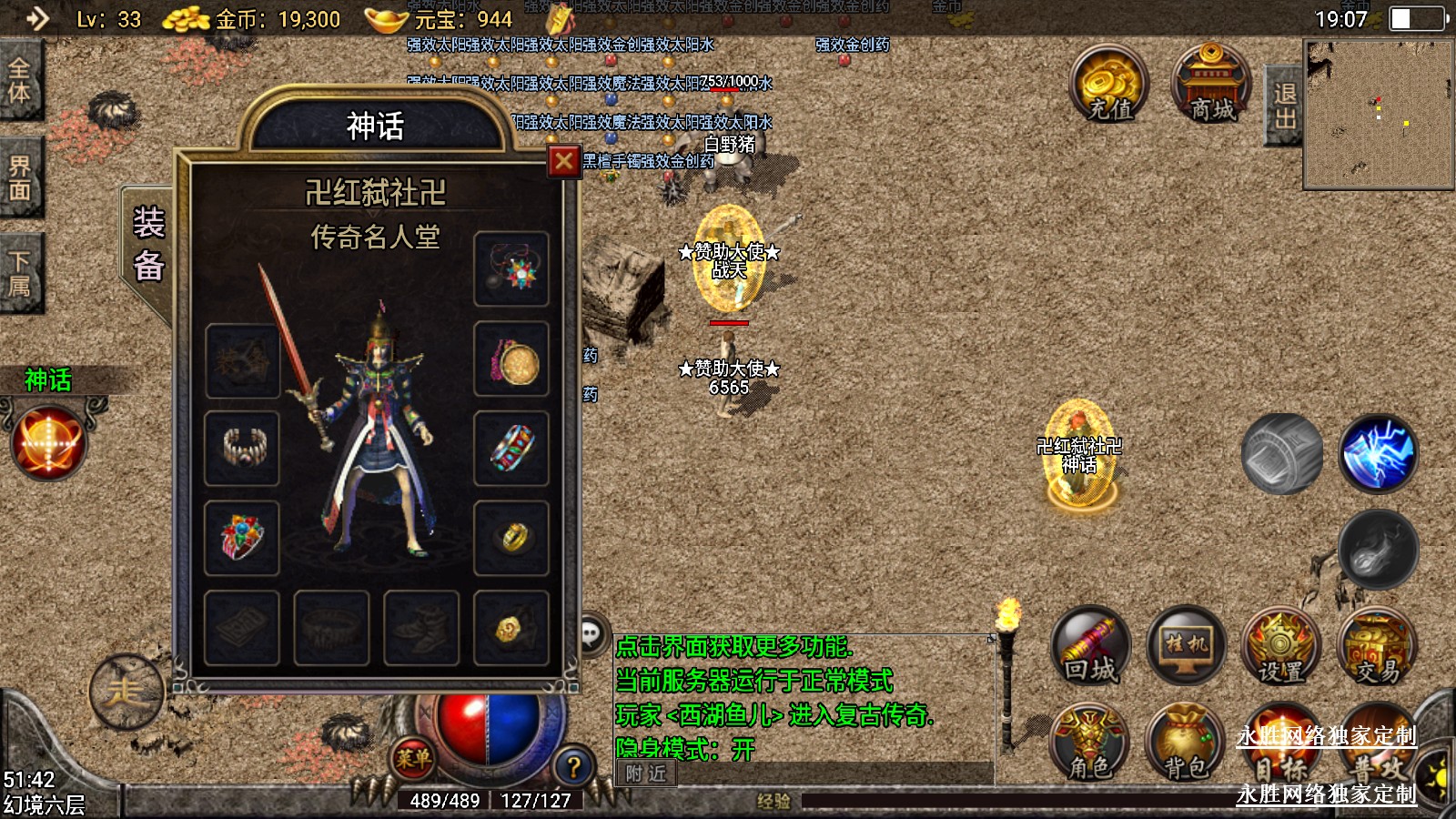Open the 菜单 menu button

[x=413, y=757]
